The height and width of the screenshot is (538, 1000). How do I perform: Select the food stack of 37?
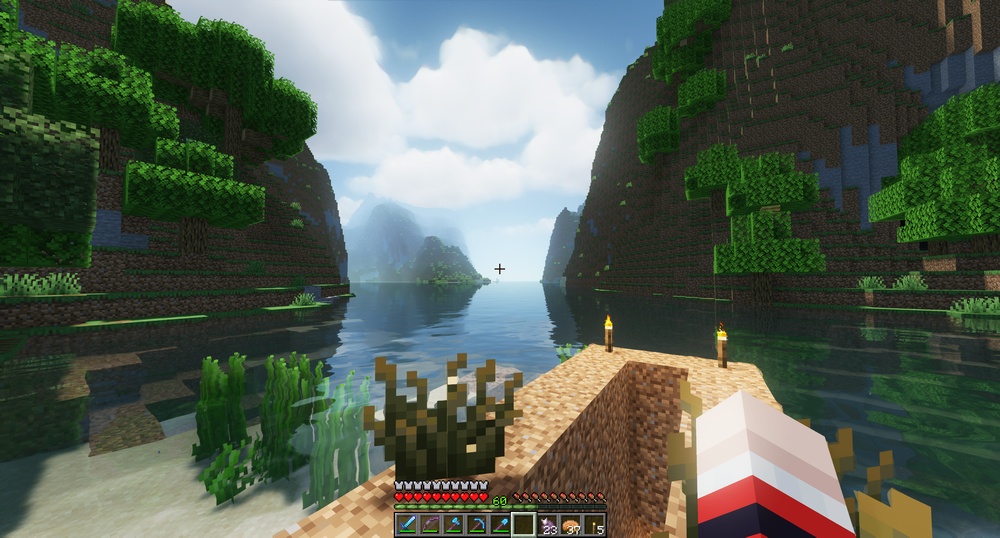[571, 525]
